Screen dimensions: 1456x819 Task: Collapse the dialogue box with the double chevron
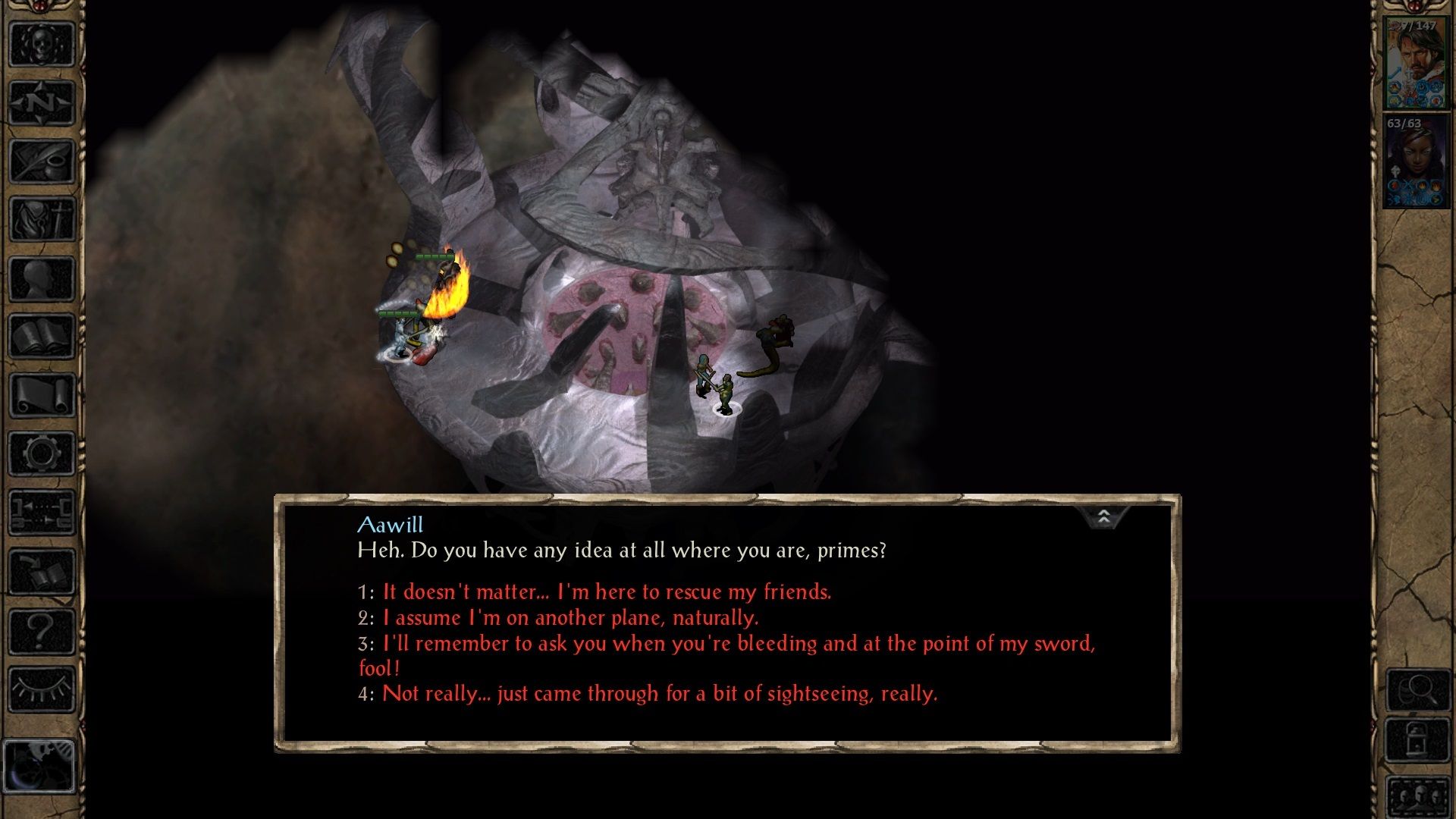click(x=1104, y=516)
